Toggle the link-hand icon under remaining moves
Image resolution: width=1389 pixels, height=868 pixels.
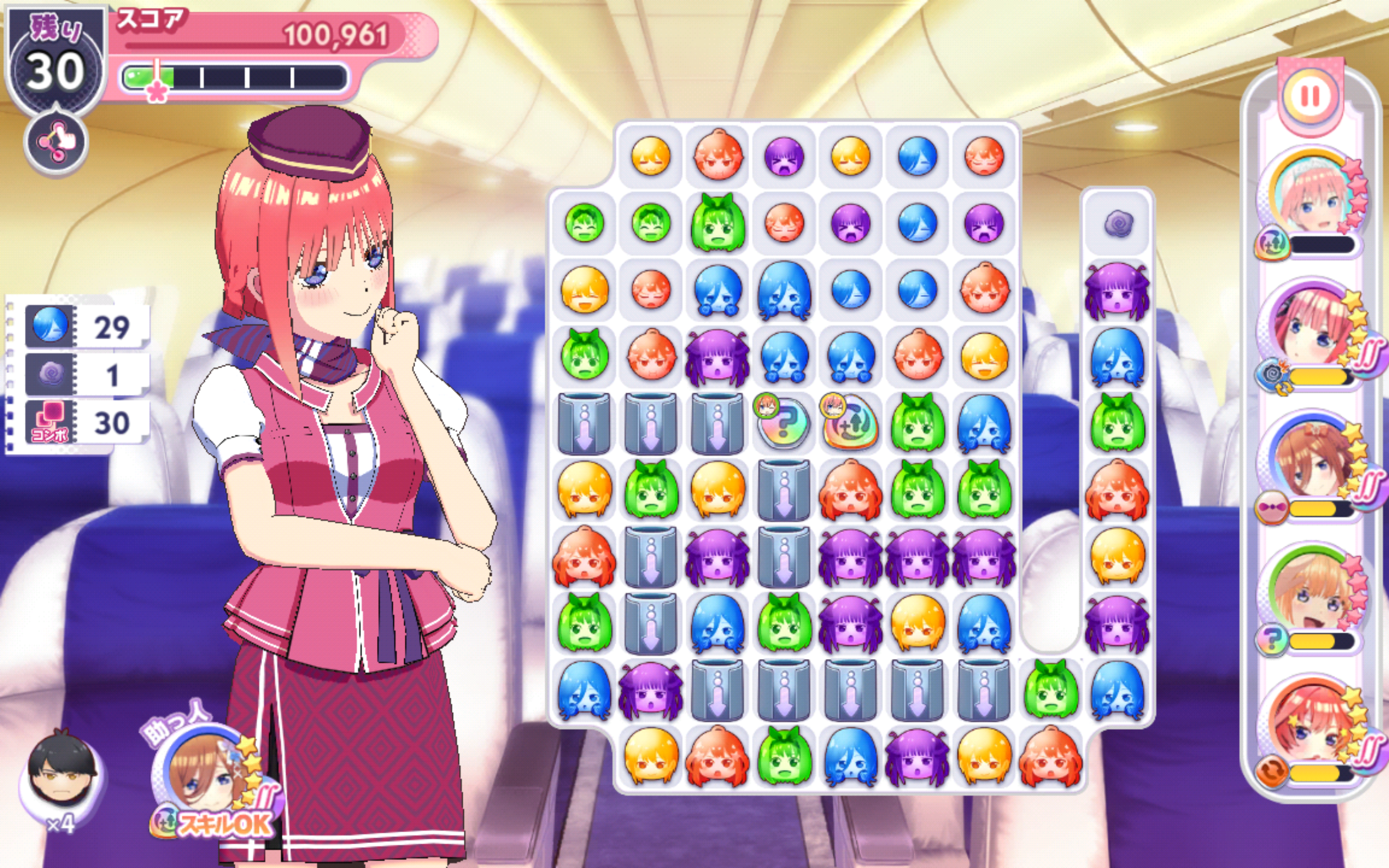click(x=56, y=142)
